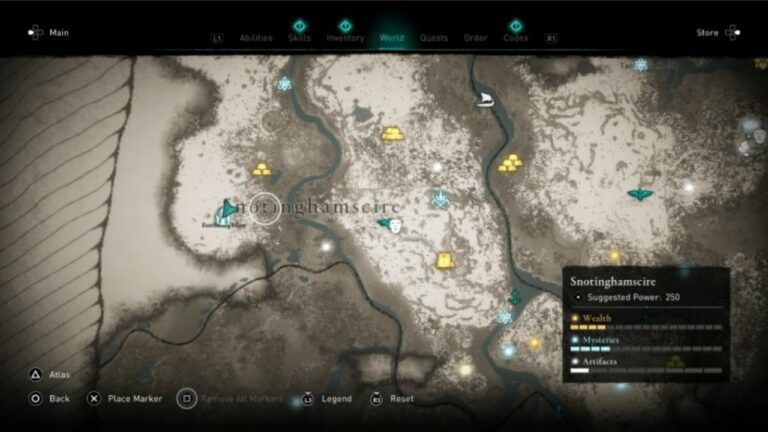
Task: Click the gold chest wealth marker
Action: tap(445, 260)
